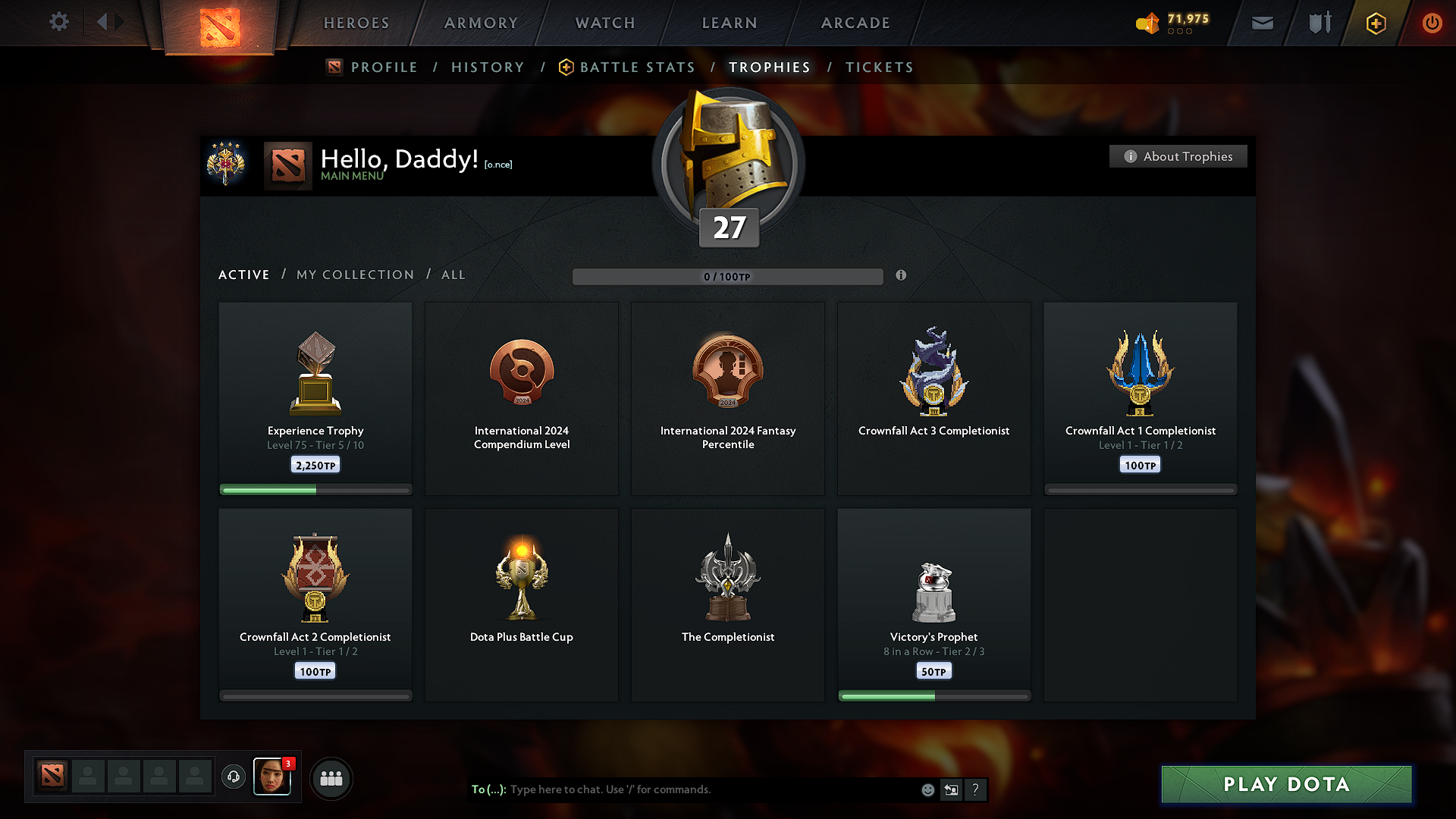The height and width of the screenshot is (819, 1456).
Task: Toggle the voice chat headset icon
Action: [x=233, y=777]
